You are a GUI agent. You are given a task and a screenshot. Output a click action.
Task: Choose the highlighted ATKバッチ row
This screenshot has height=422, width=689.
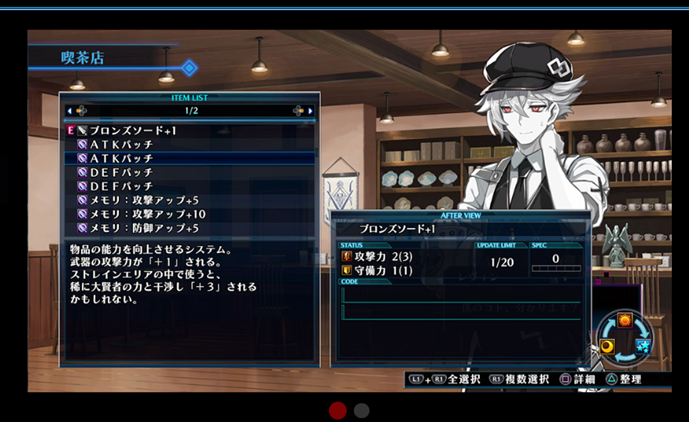122,158
